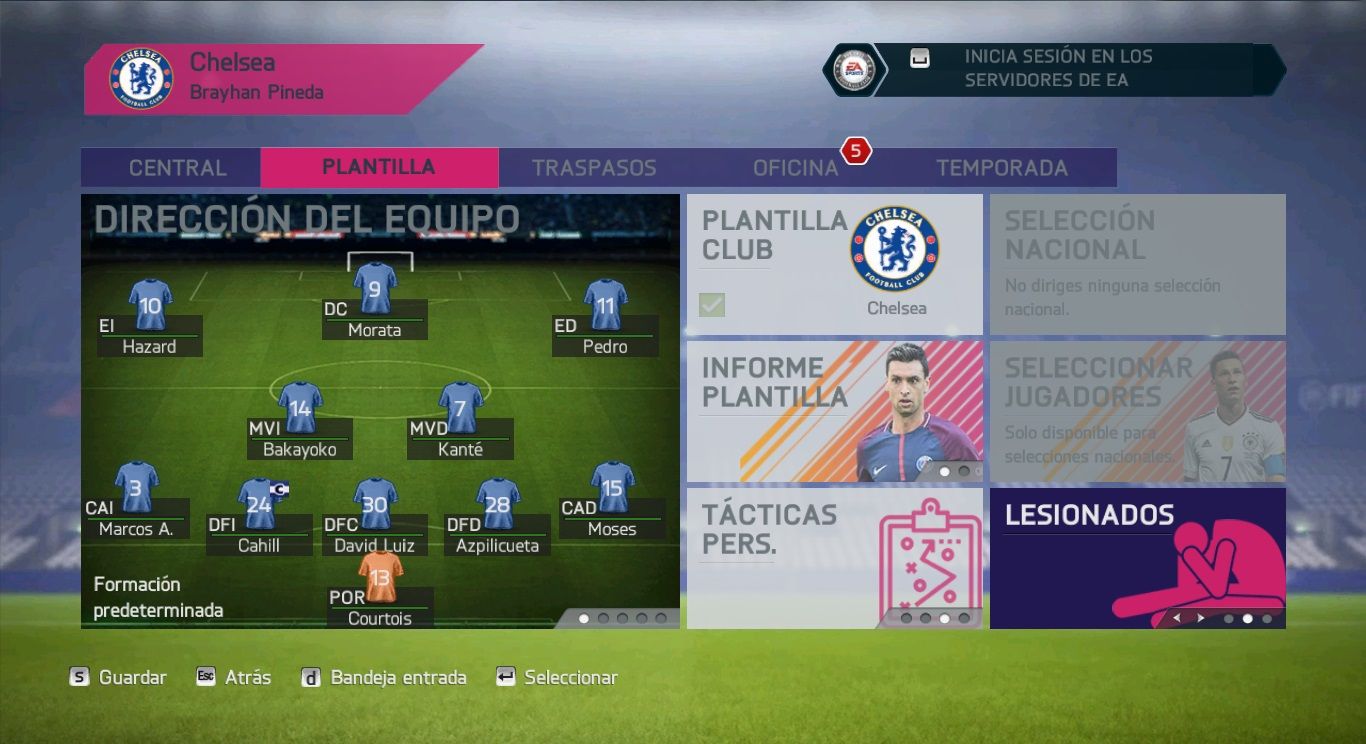Viewport: 1366px width, 744px height.
Task: Open the Plantilla Club tile
Action: coord(834,264)
